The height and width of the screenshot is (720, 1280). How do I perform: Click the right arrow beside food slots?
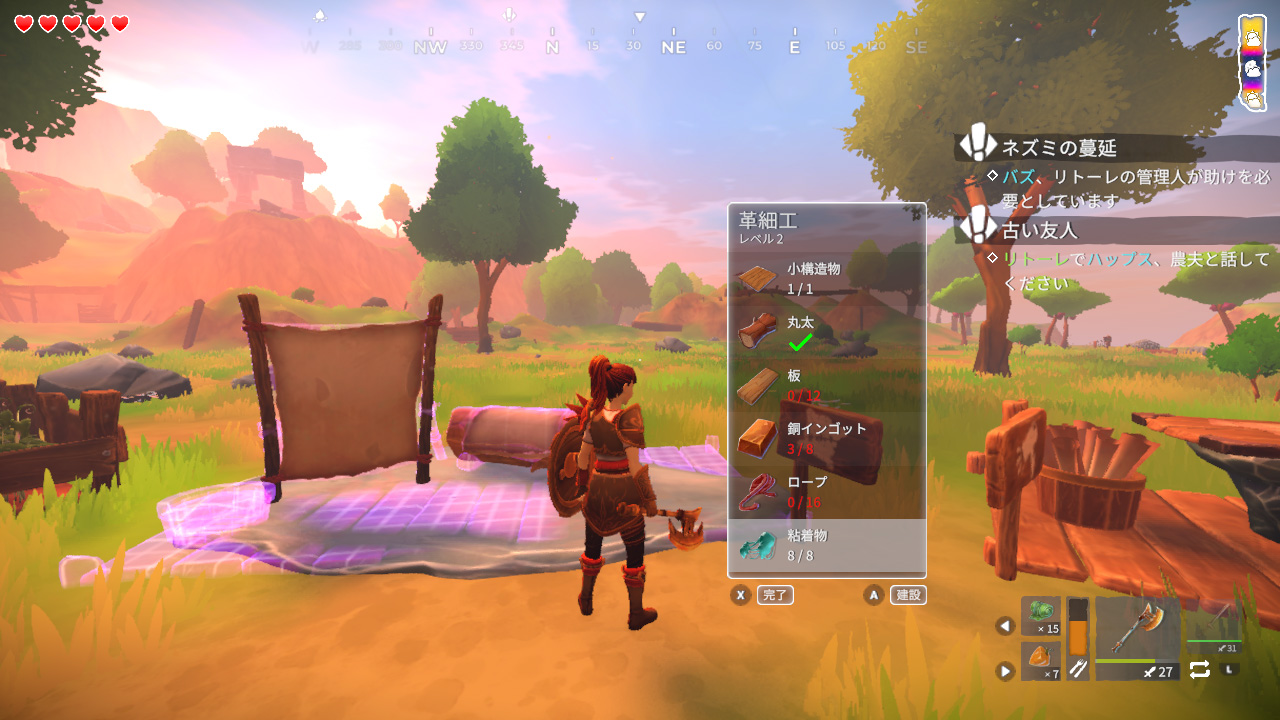[1005, 670]
